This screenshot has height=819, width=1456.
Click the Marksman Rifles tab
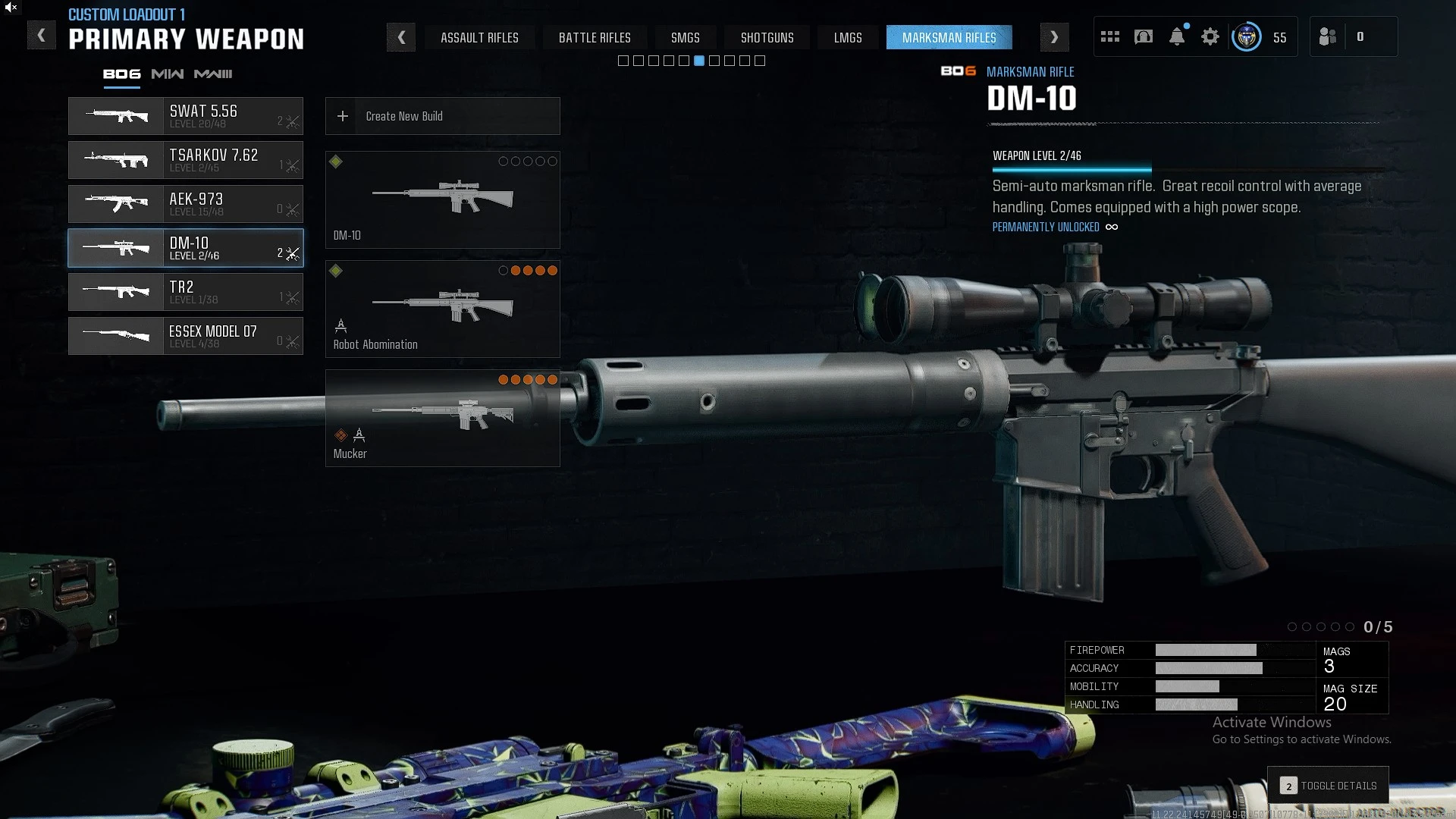coord(949,38)
